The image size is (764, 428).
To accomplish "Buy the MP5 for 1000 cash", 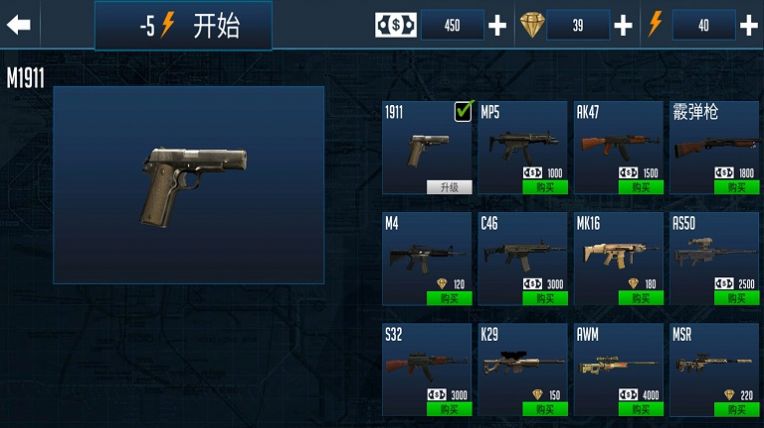I will pos(544,187).
